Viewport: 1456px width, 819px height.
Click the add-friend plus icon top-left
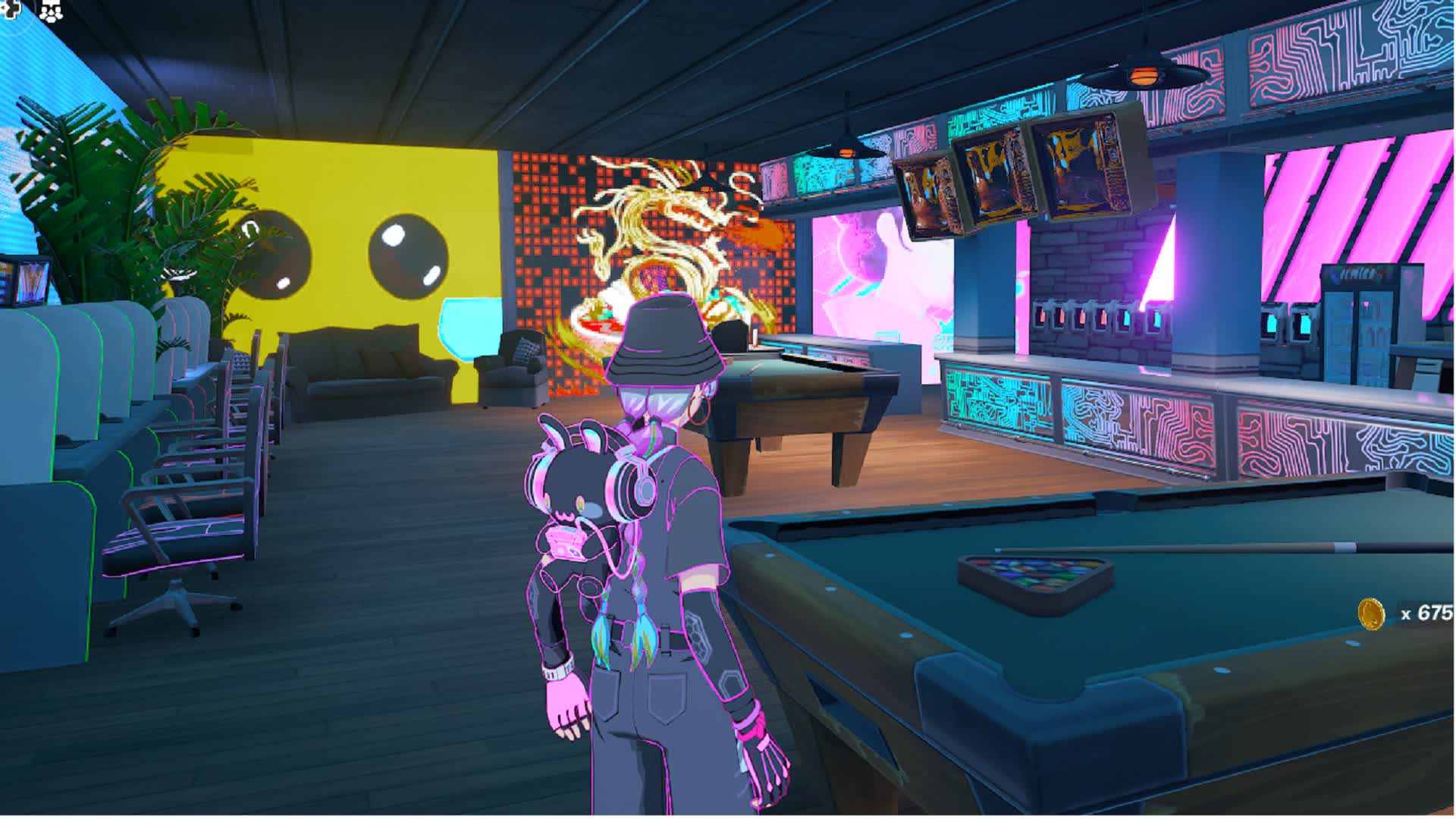8,6
